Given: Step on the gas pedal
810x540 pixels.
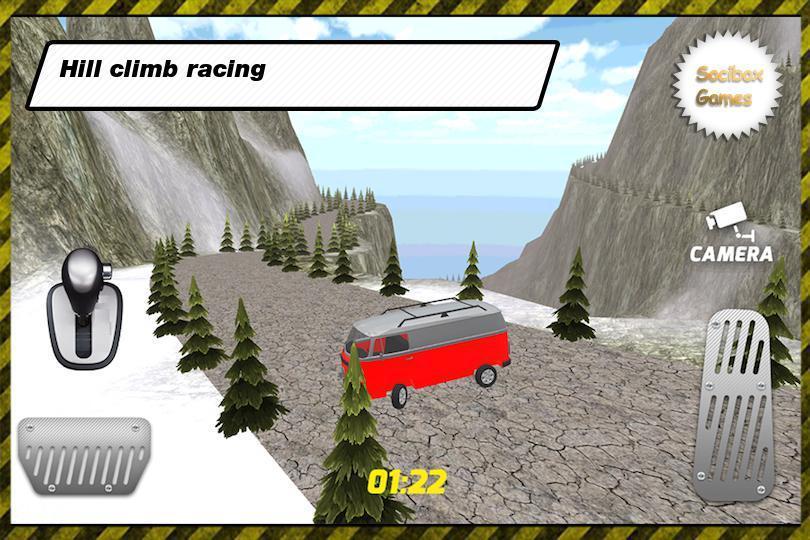Looking at the screenshot, I should (741, 406).
